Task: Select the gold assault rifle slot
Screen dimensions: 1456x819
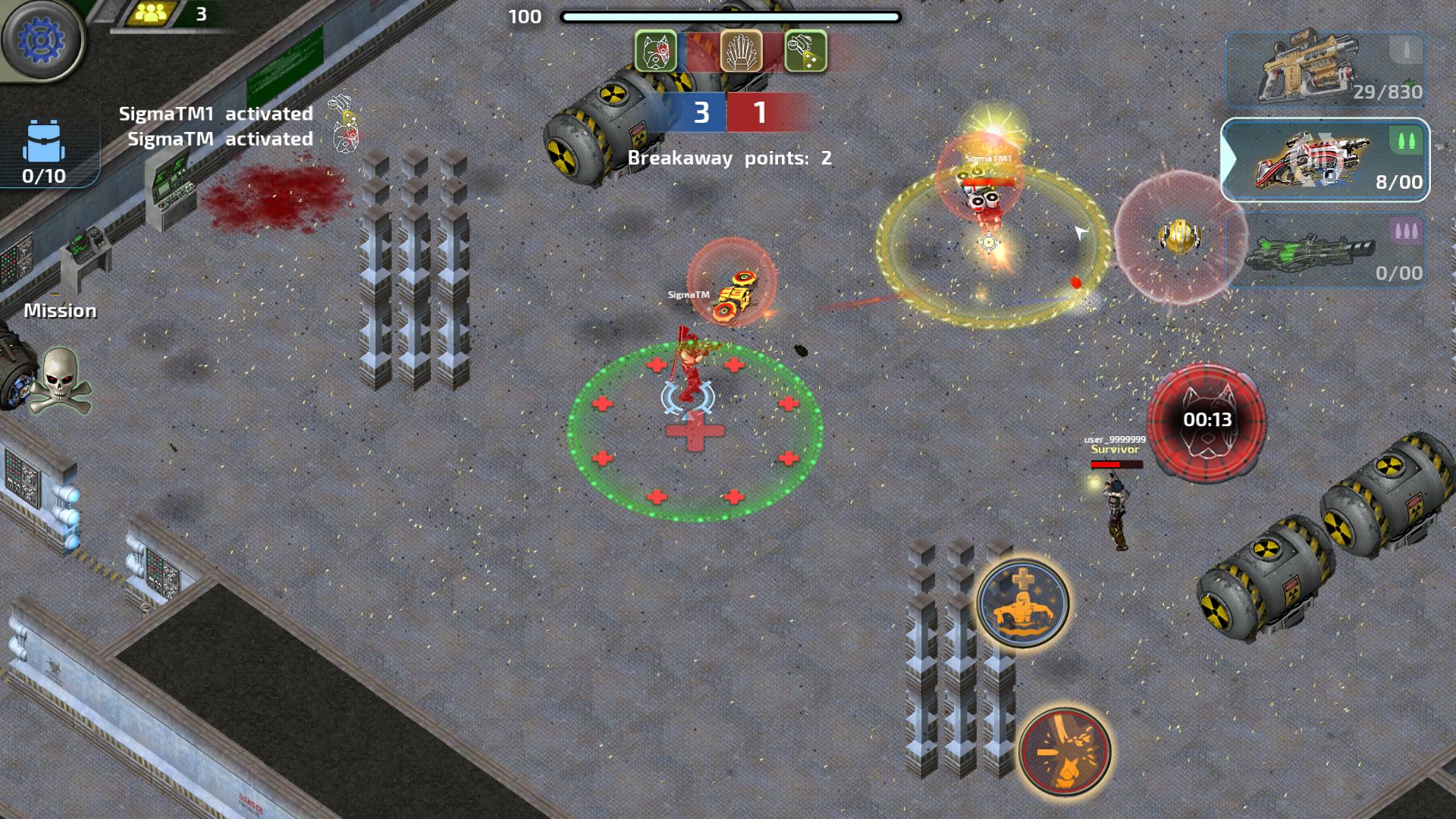Action: (1324, 70)
